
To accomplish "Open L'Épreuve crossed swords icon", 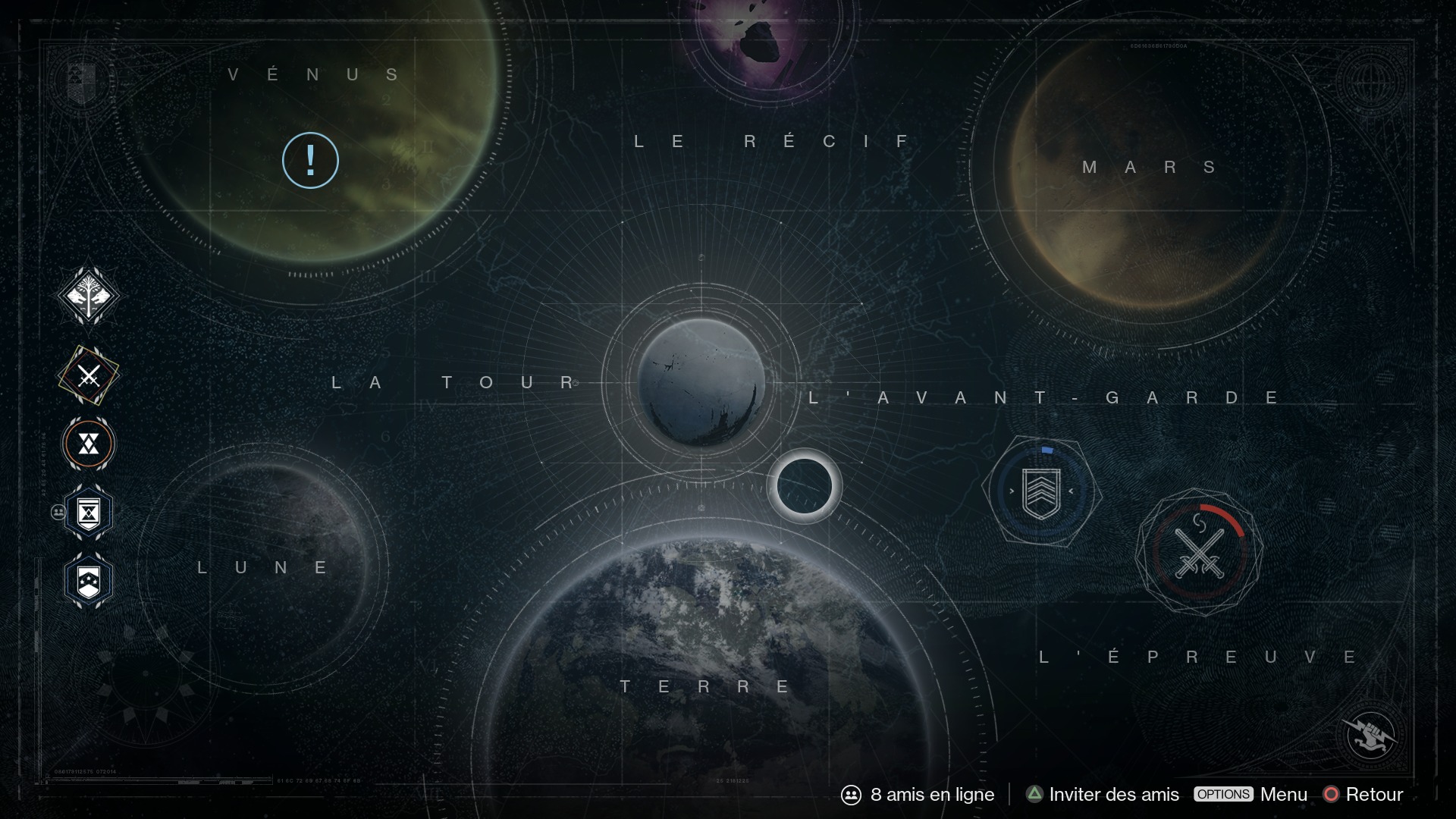I will (1199, 552).
